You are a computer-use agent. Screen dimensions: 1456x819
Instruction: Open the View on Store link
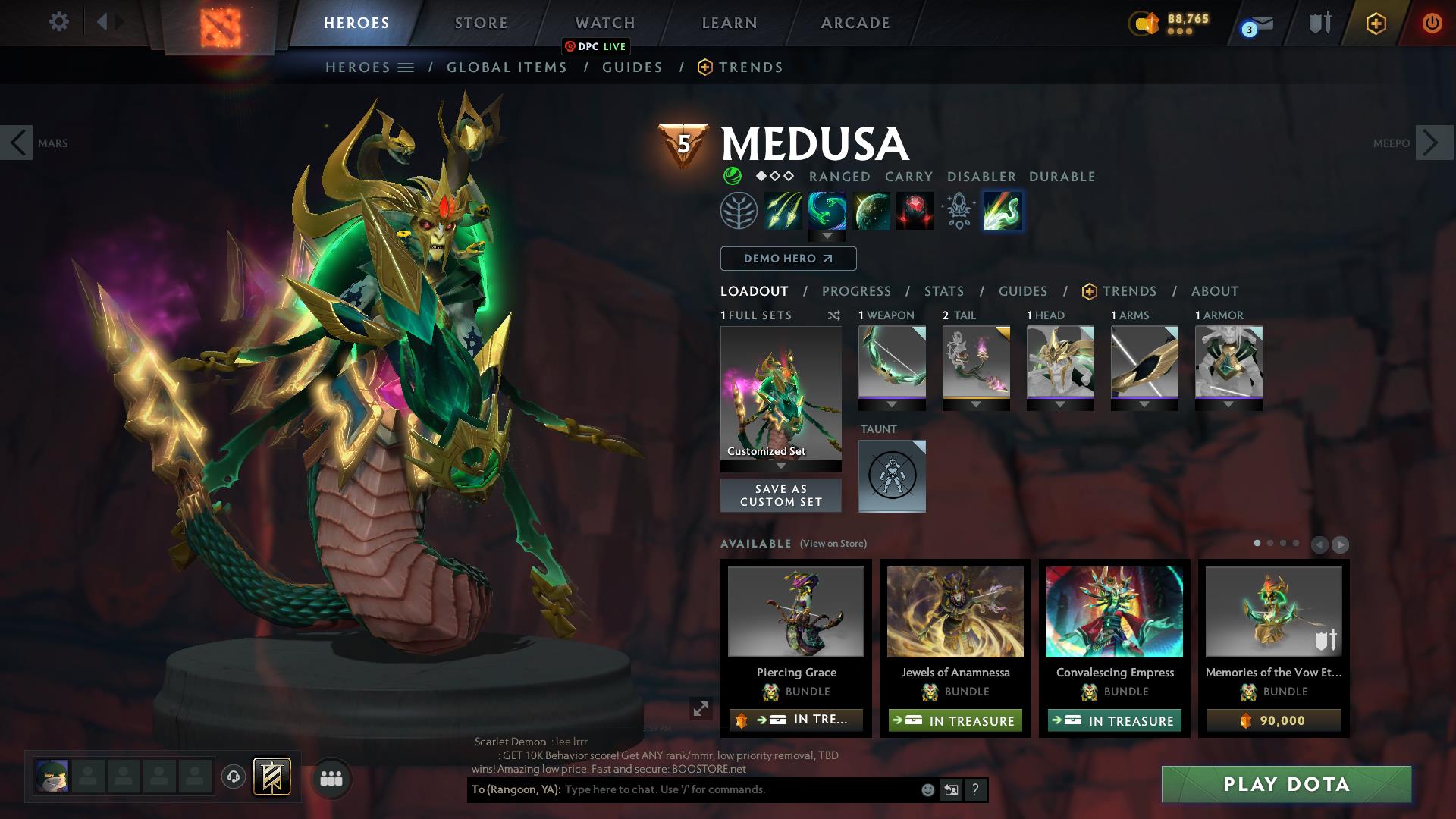(x=832, y=544)
